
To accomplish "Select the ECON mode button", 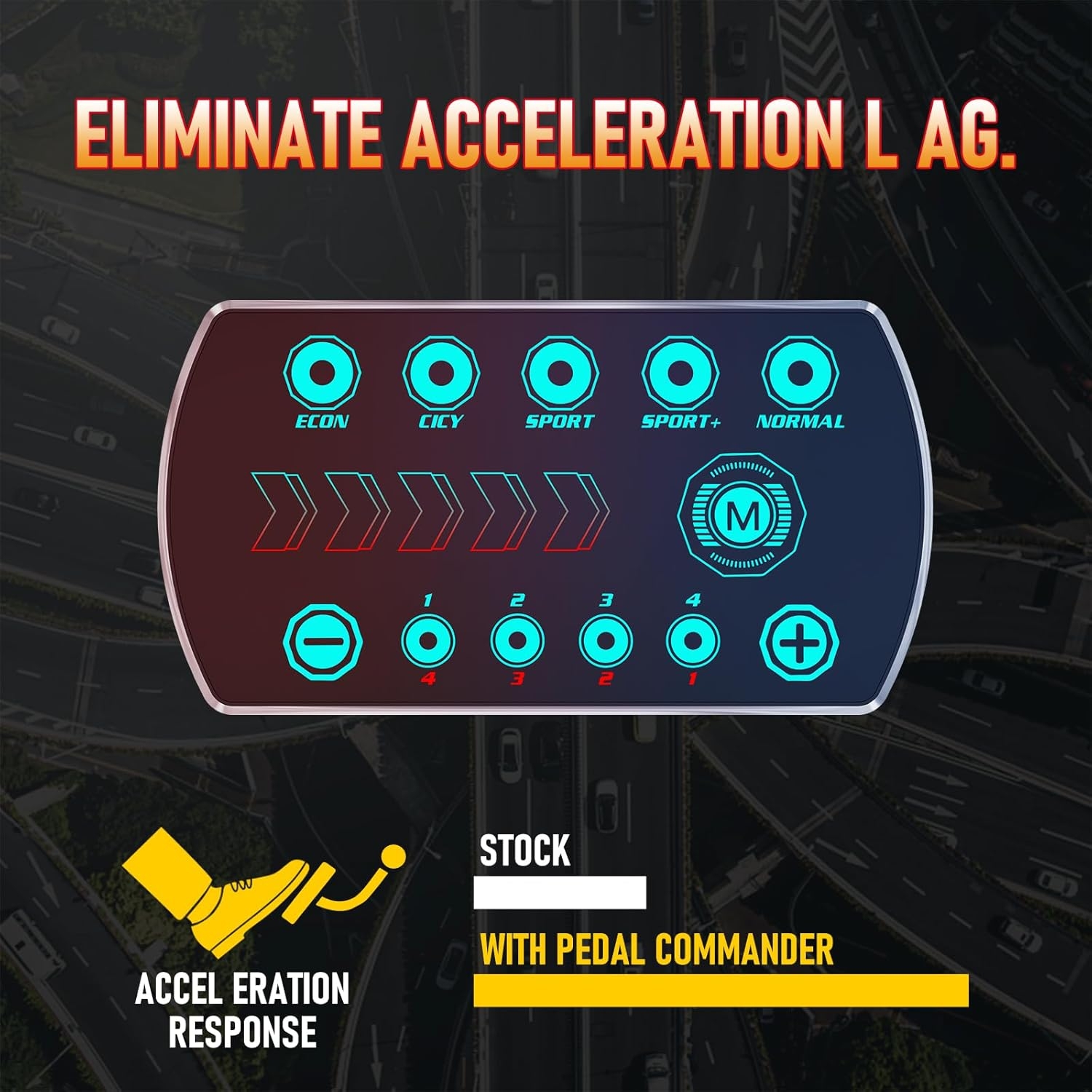I will (322, 373).
